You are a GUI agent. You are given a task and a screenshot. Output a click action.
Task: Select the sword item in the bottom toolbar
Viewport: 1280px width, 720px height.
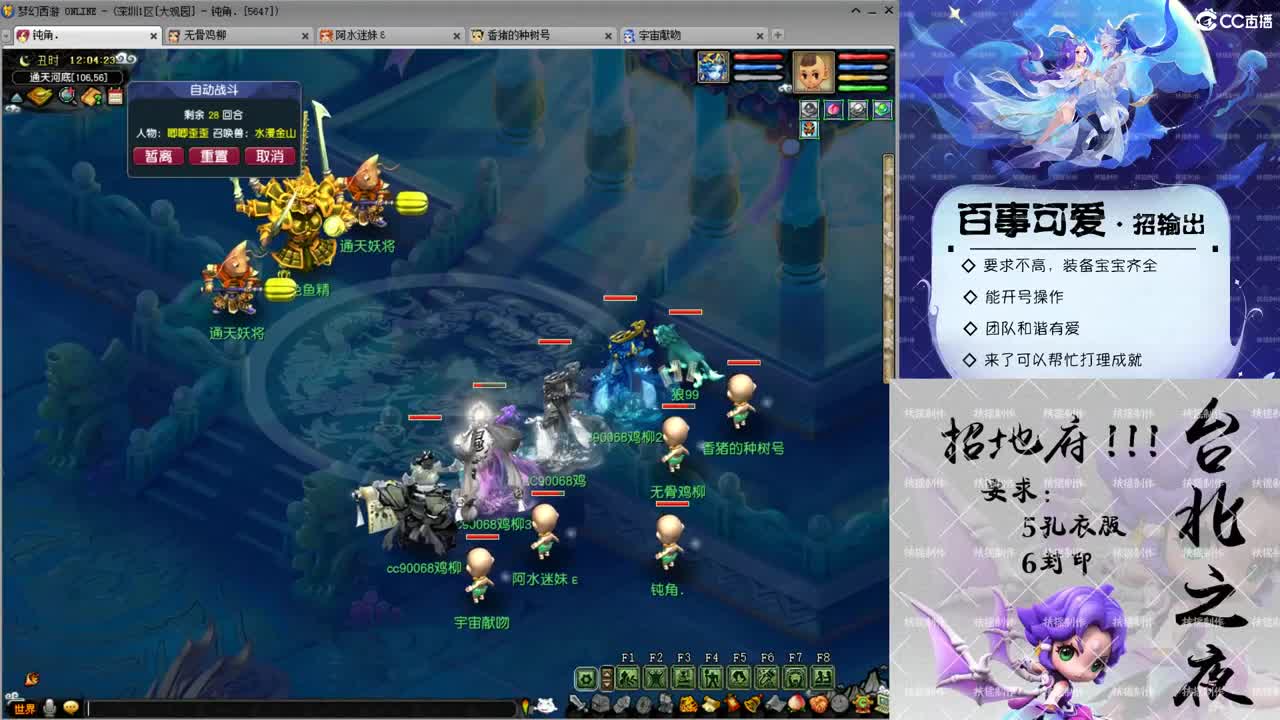coord(576,702)
